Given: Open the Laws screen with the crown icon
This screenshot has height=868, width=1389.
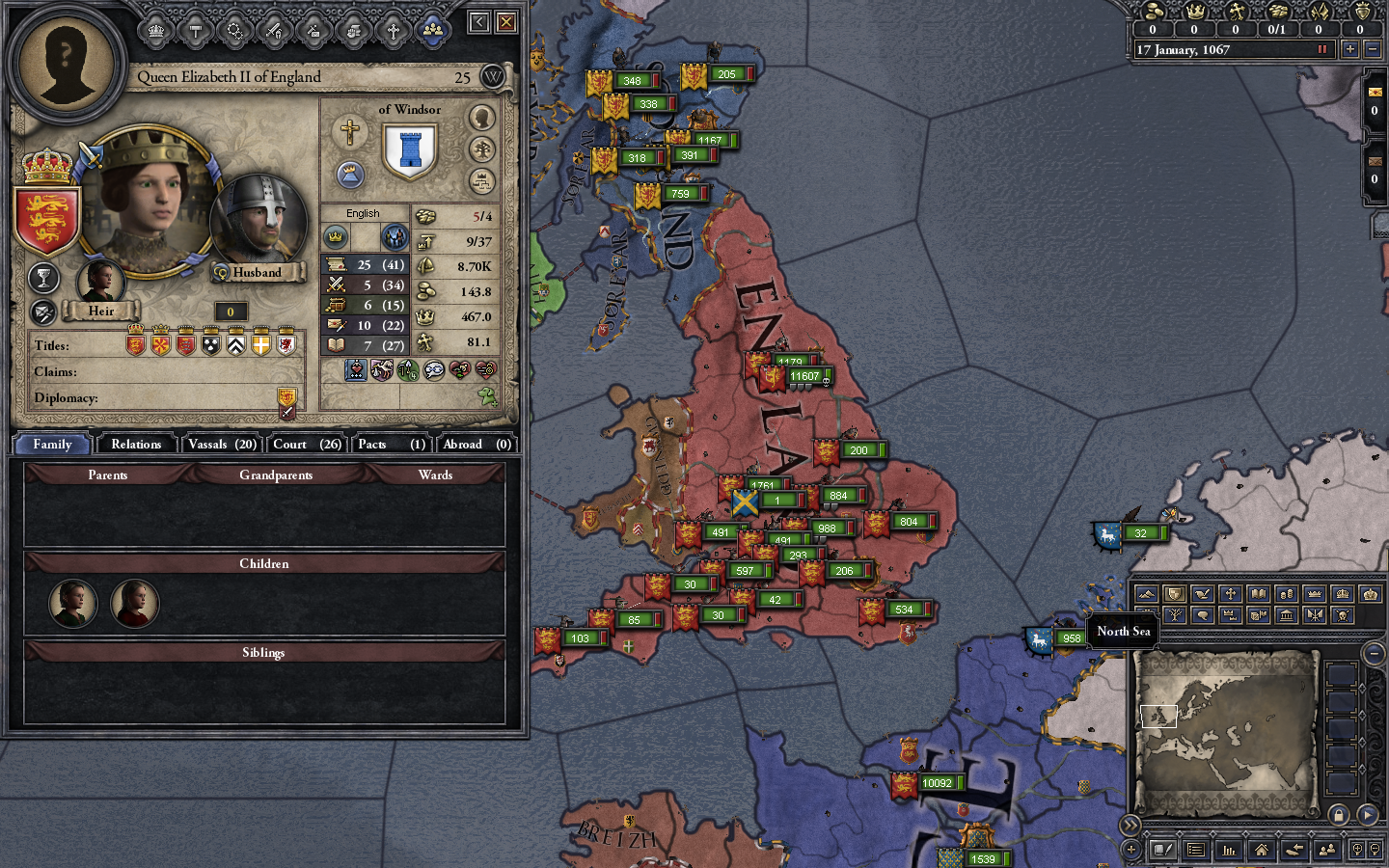Looking at the screenshot, I should tap(154, 30).
